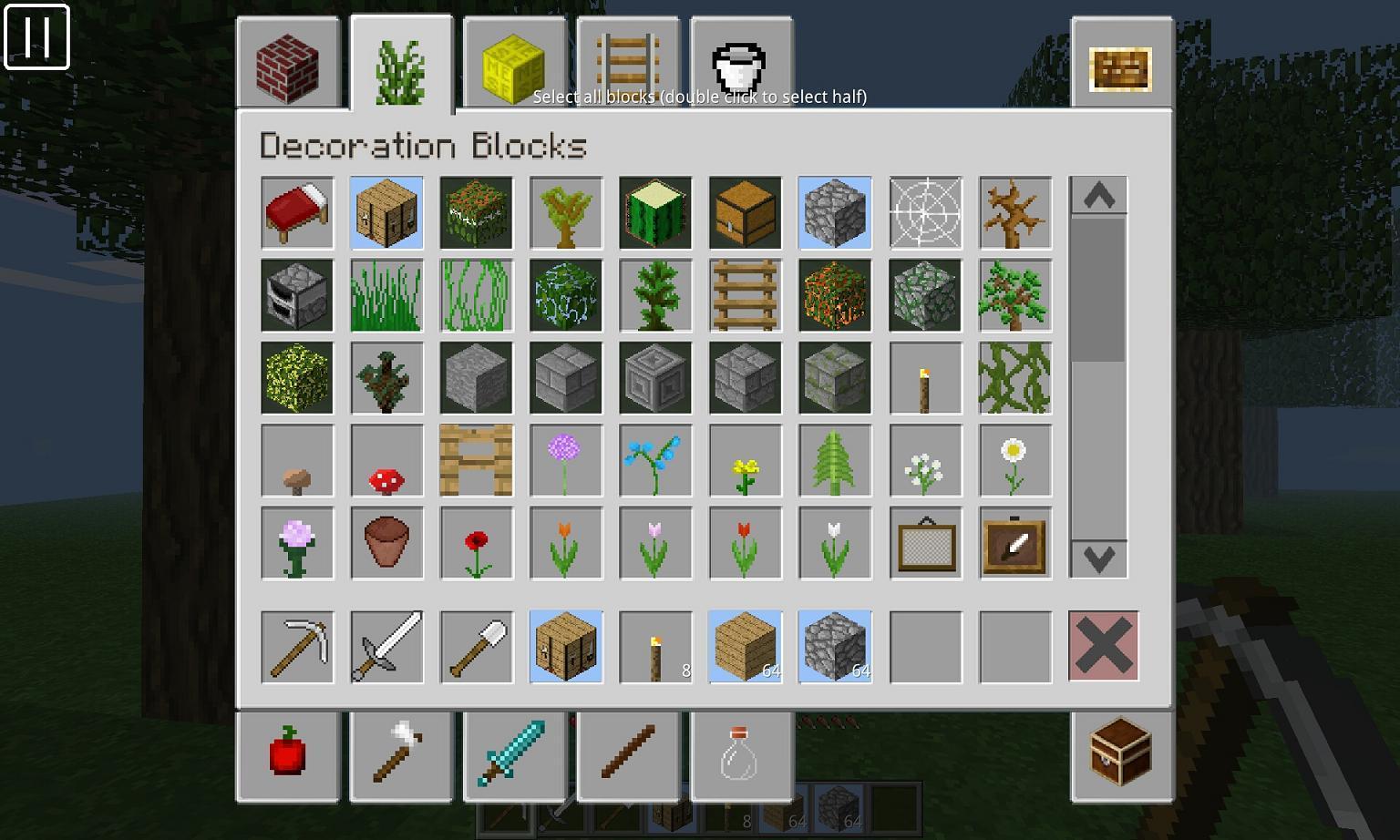The image size is (1400, 840).
Task: Select the cobweb block
Action: pyautogui.click(x=924, y=213)
